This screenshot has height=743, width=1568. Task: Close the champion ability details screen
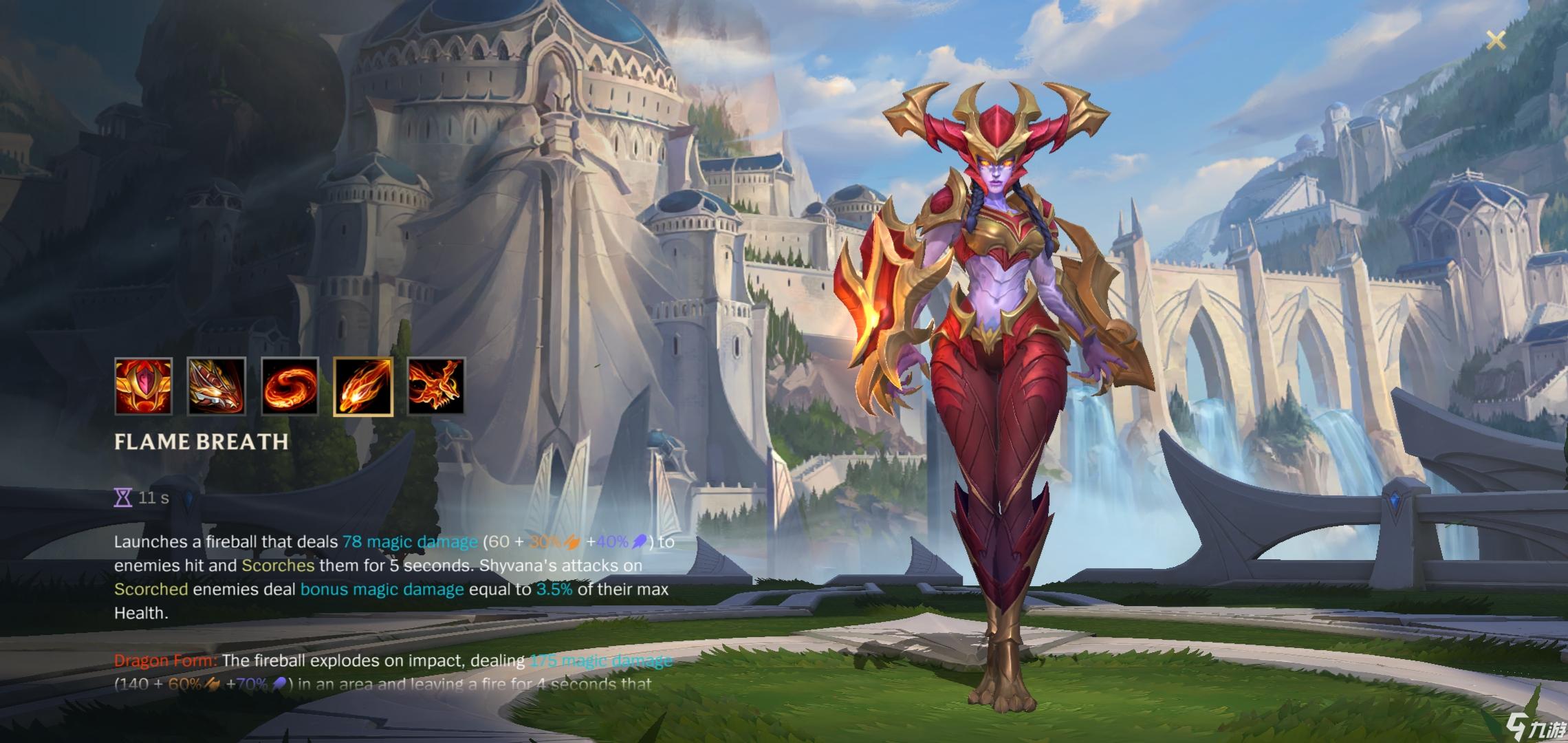point(1496,41)
